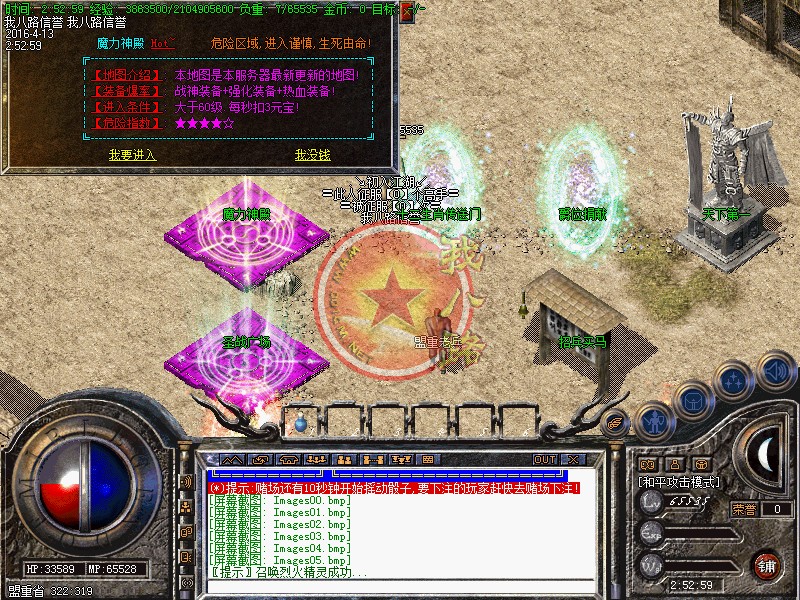800x600 pixels.
Task: Click the OUT button above the chat
Action: [x=544, y=459]
